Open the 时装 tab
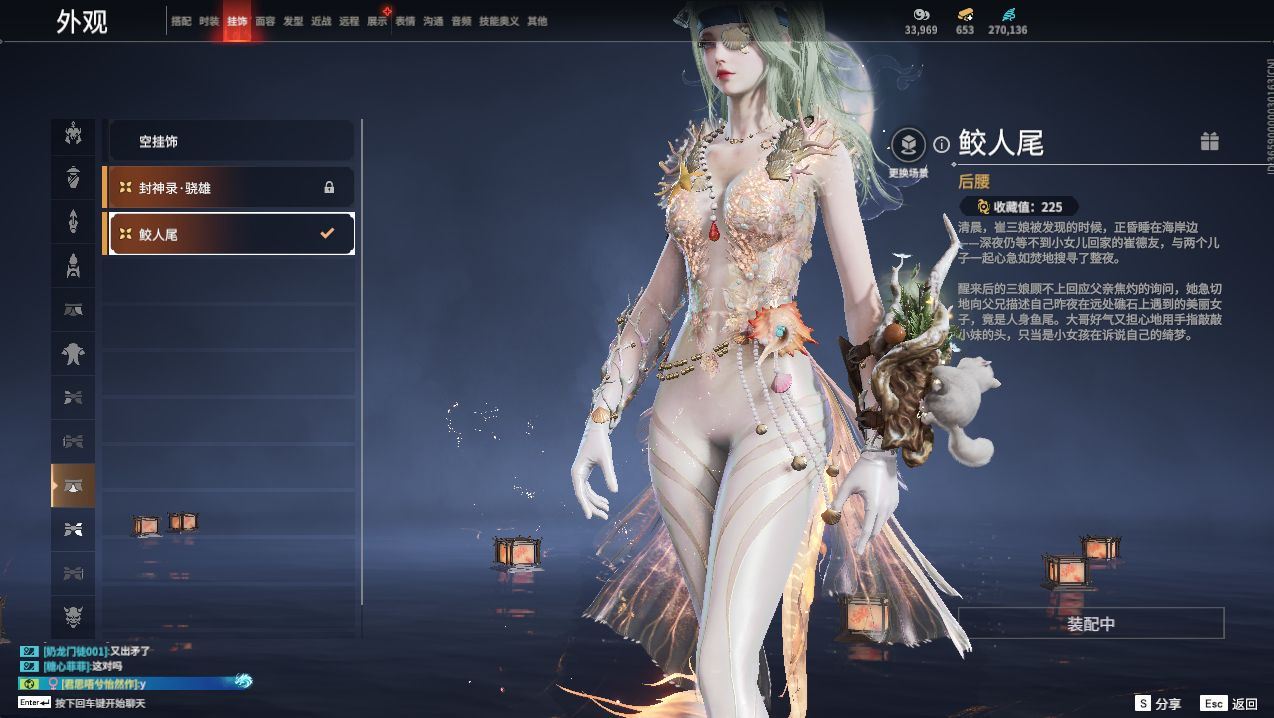This screenshot has width=1274, height=718. 209,21
